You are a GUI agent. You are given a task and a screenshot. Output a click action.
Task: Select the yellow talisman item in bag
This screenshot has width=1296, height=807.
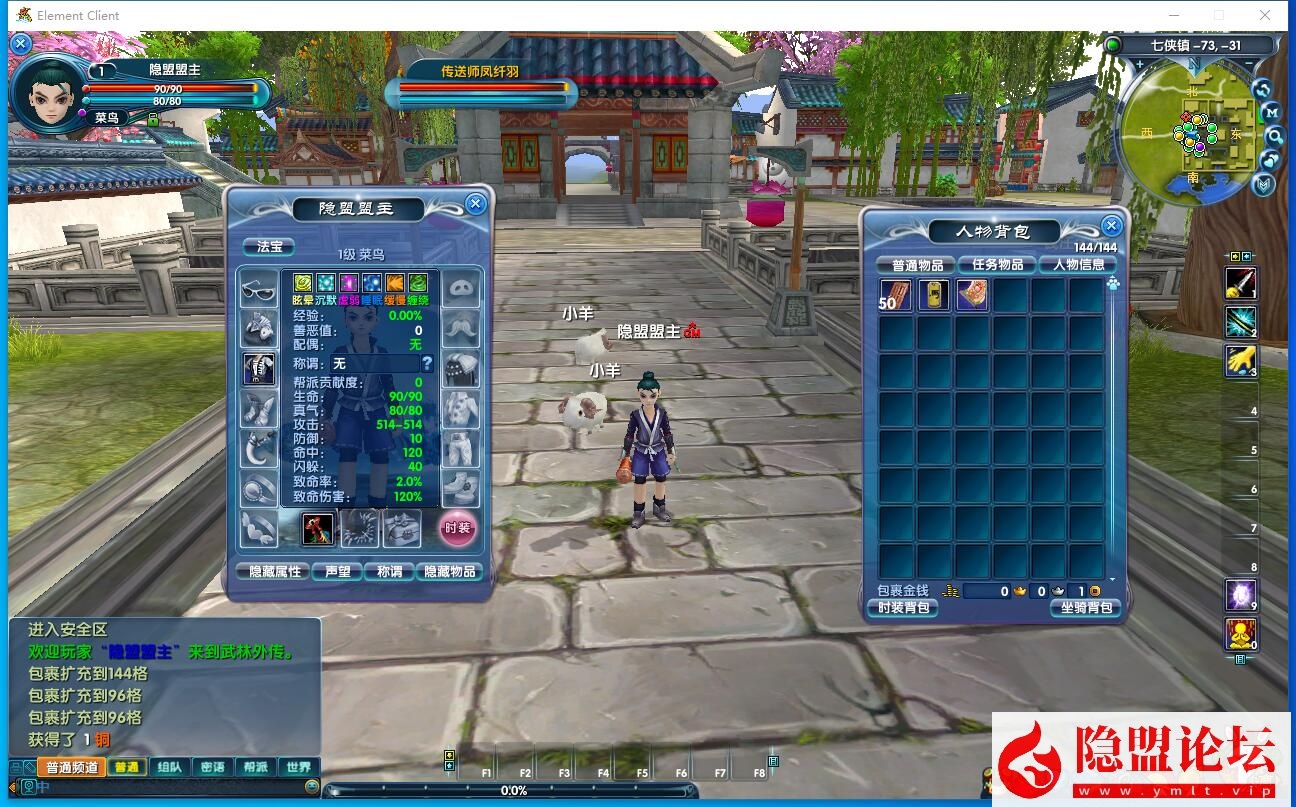point(934,295)
